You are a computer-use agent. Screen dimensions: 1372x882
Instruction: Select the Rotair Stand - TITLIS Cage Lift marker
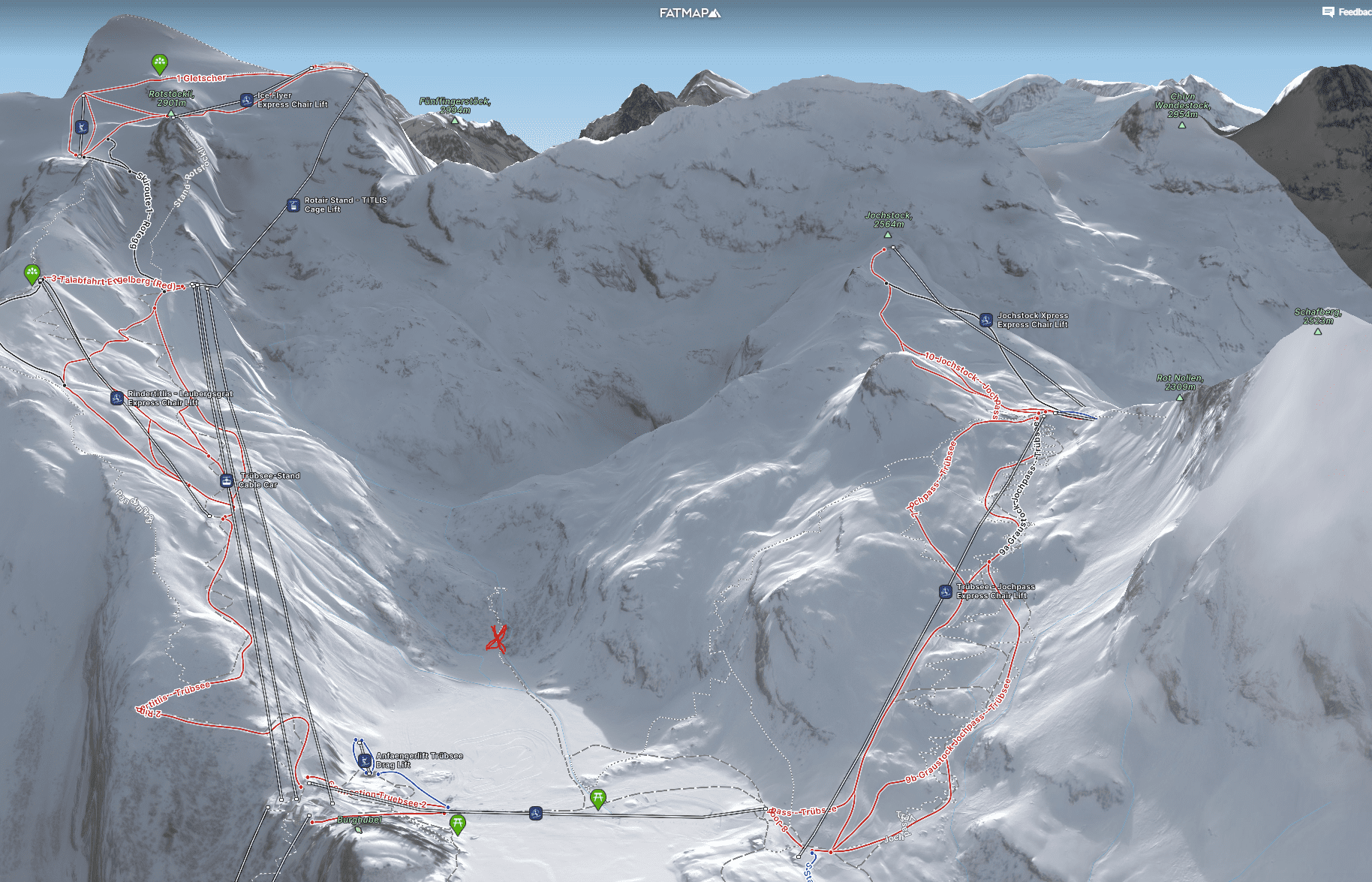pyautogui.click(x=293, y=205)
